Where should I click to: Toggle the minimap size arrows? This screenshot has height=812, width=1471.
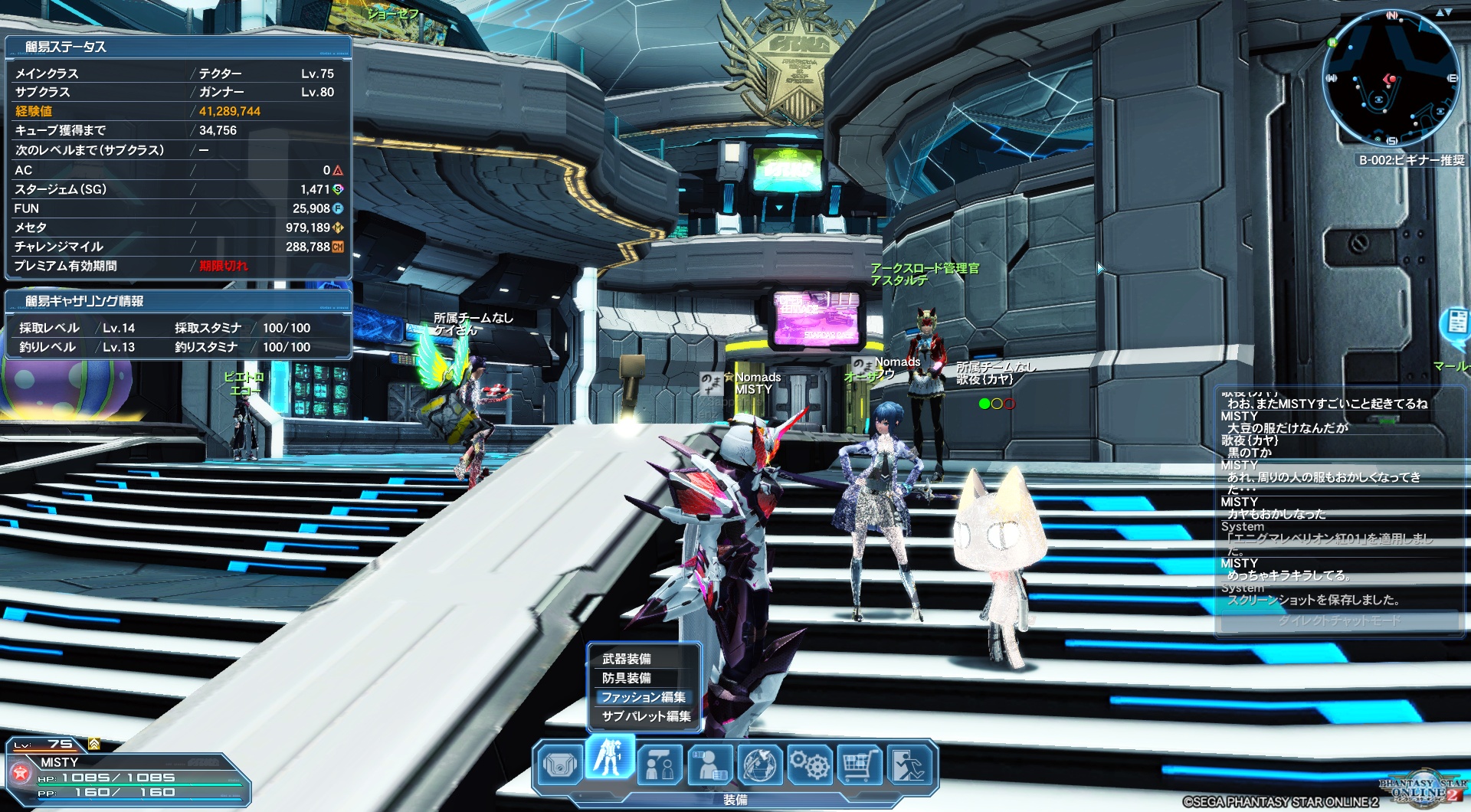1443,12
